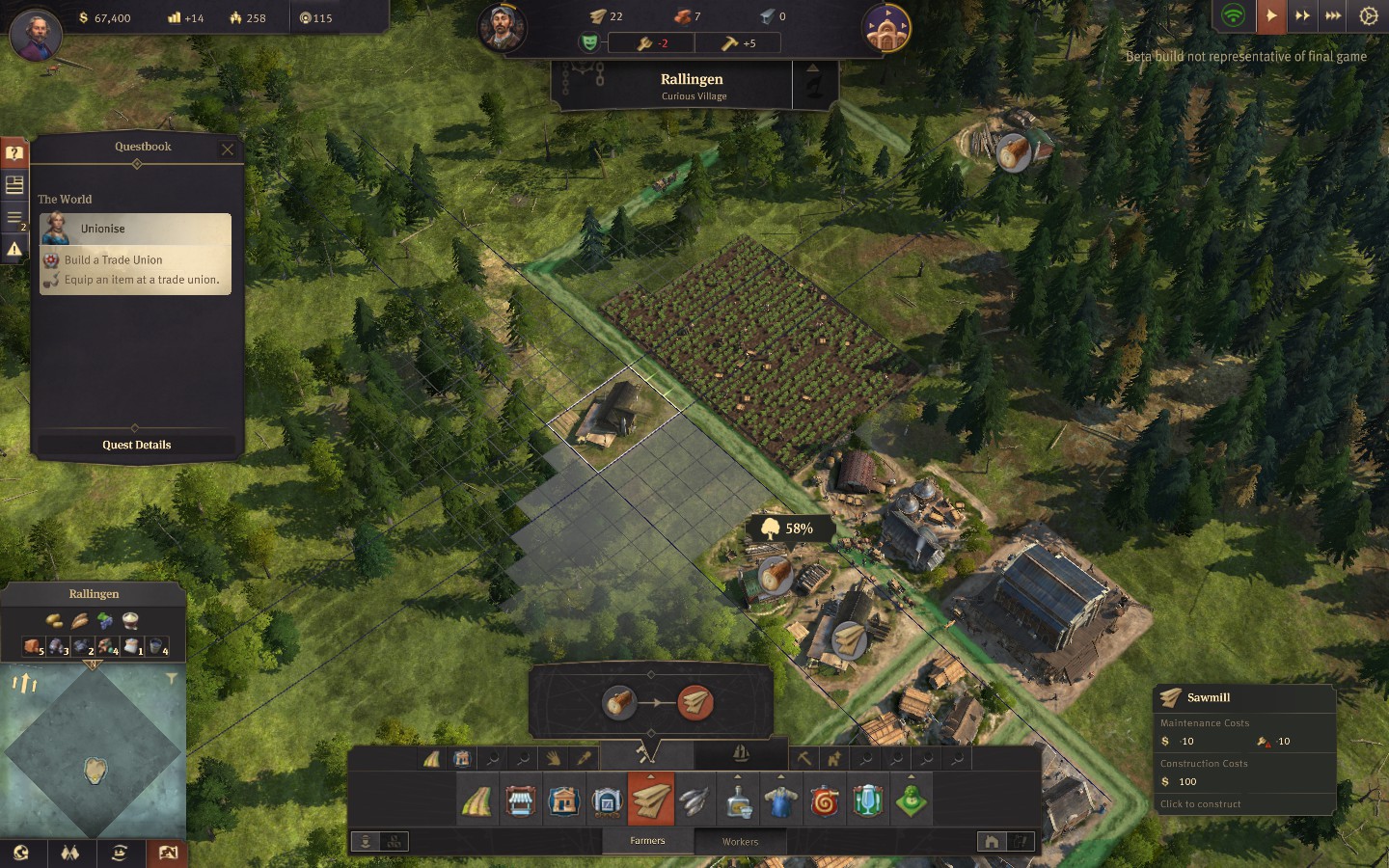The height and width of the screenshot is (868, 1389).
Task: Choose the Sawmill building icon
Action: coord(651,800)
